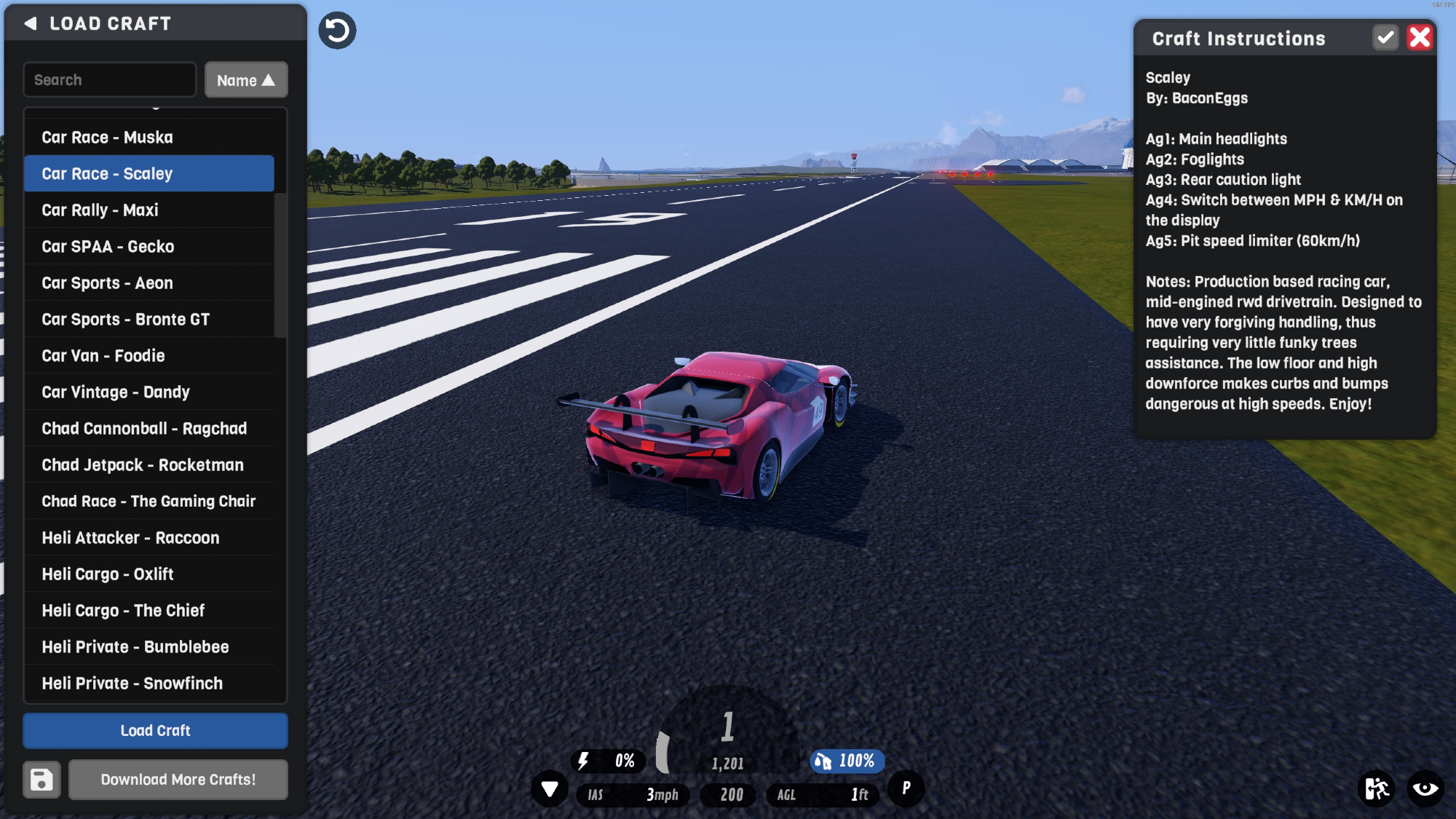Screen dimensions: 1456x819
Task: Click the circular reset arrow icon
Action: click(x=337, y=31)
